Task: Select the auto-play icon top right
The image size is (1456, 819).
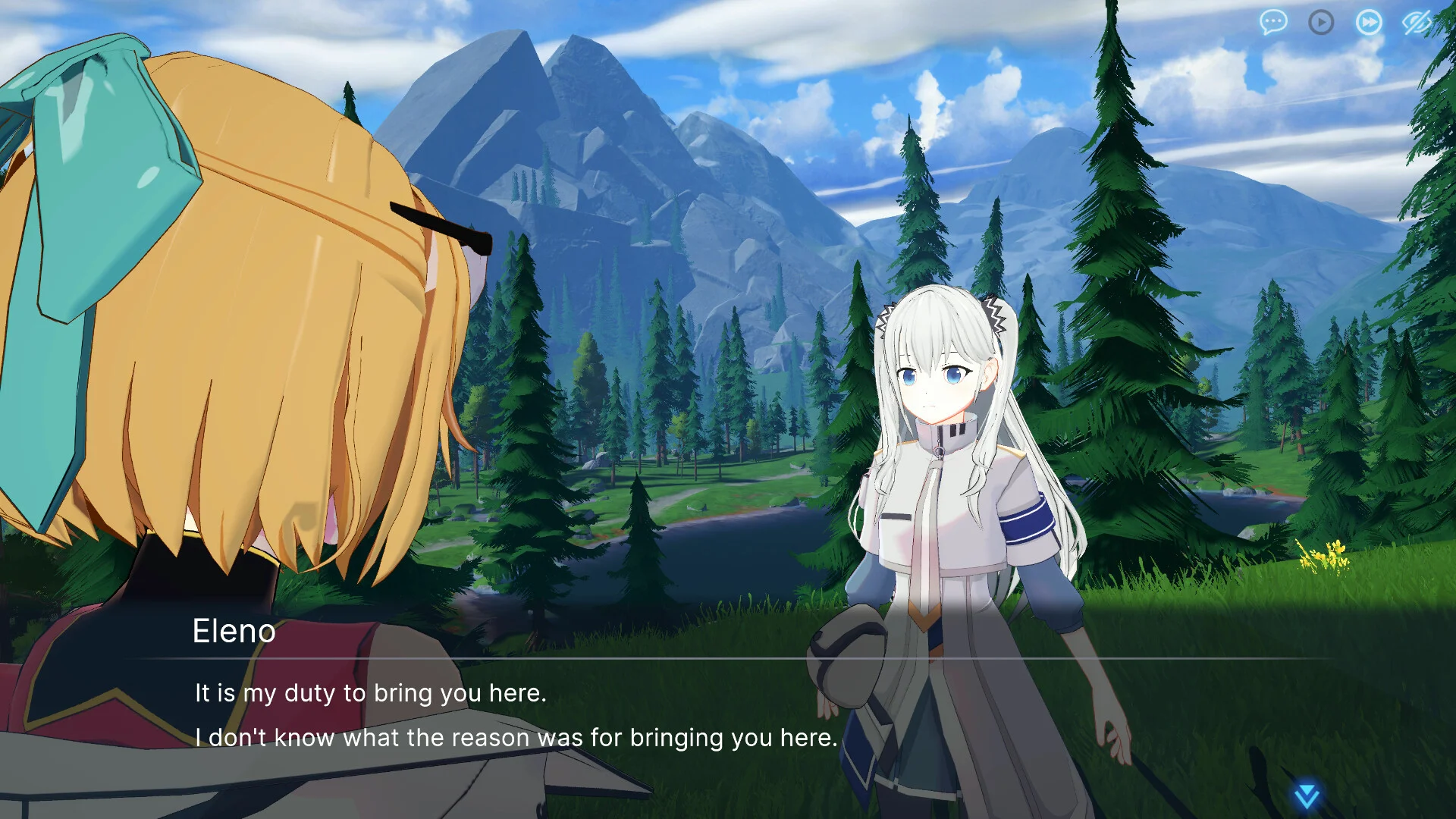Action: (1320, 22)
